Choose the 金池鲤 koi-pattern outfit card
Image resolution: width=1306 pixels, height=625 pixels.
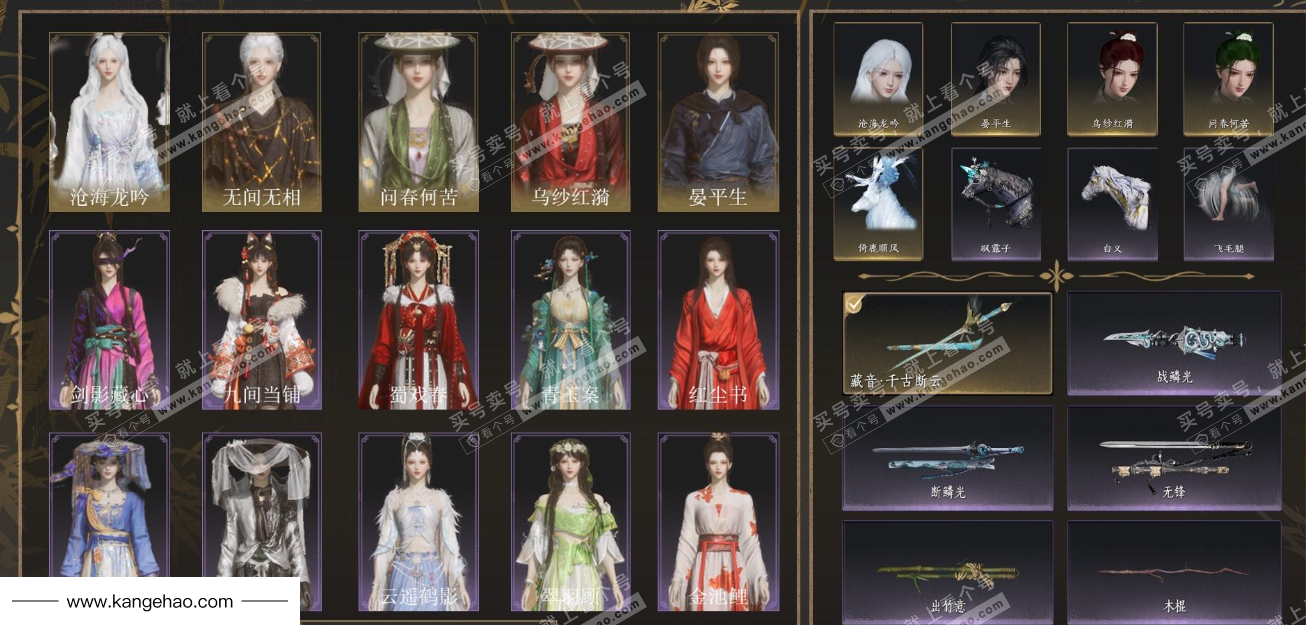pos(718,520)
